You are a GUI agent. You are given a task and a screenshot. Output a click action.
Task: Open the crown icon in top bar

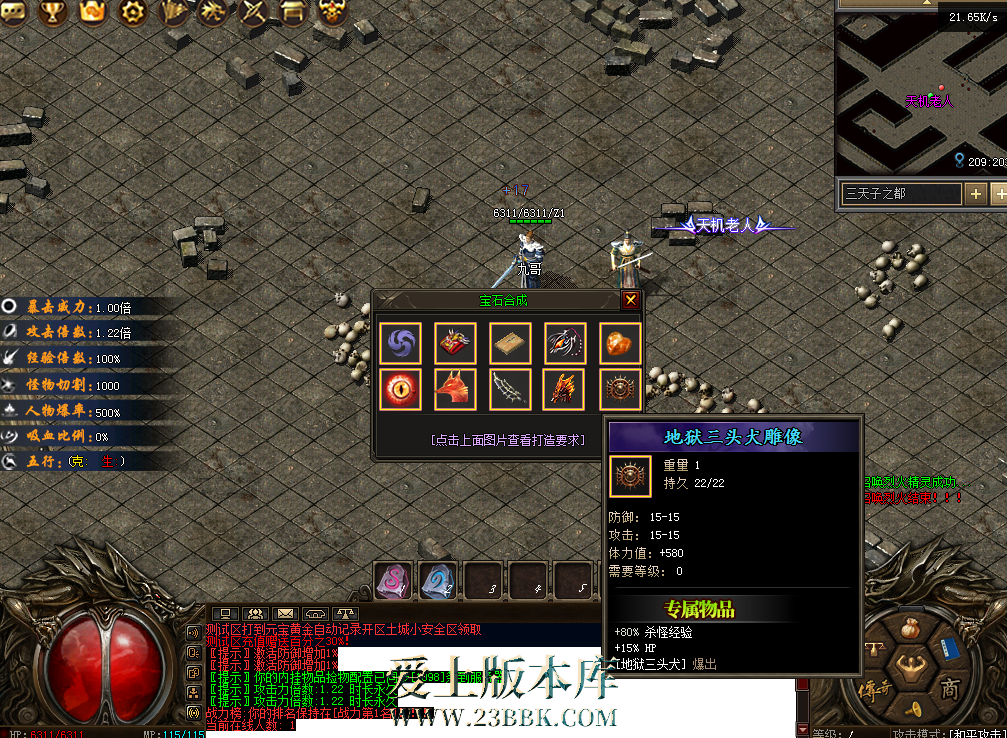coord(92,12)
